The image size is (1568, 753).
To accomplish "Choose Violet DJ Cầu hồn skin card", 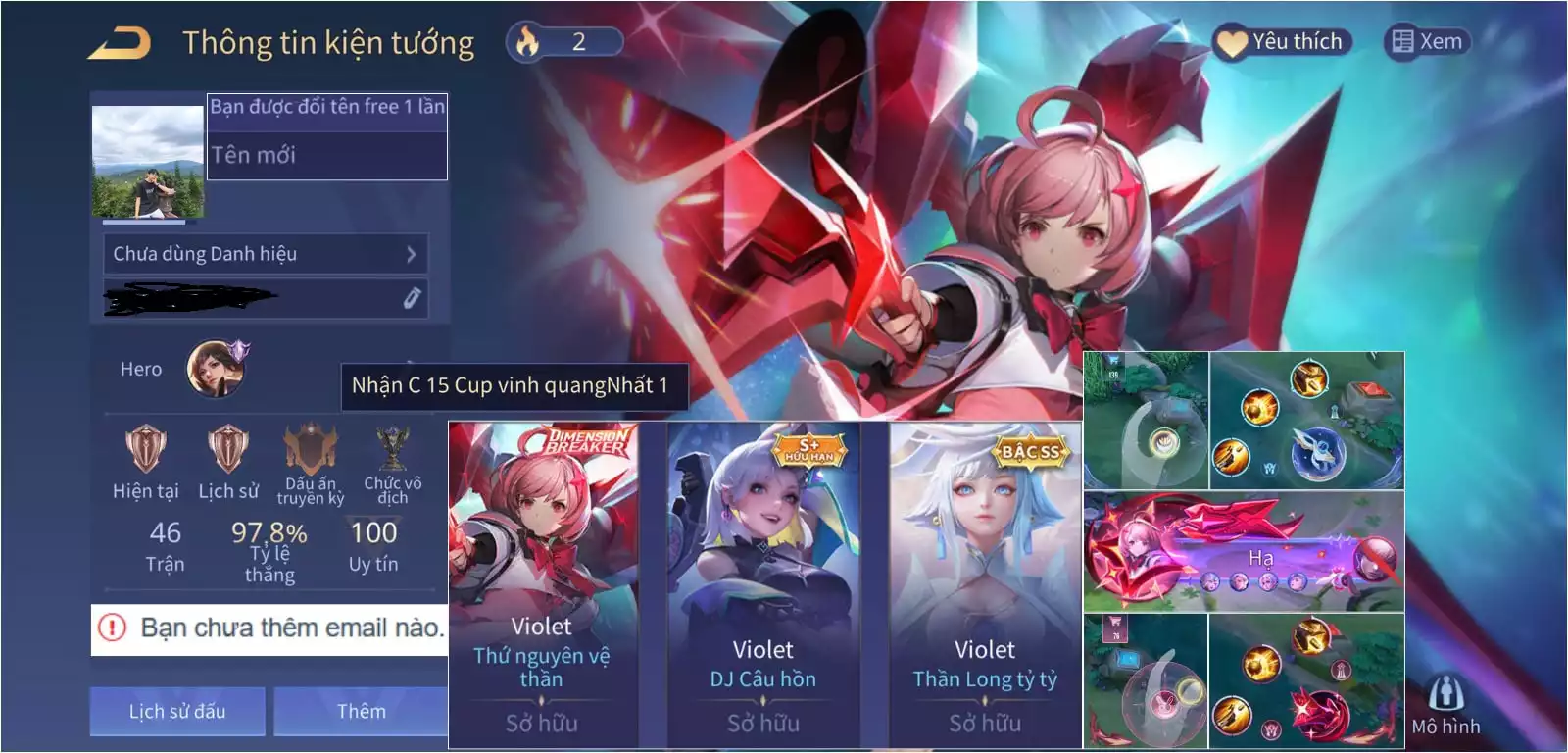I will pyautogui.click(x=763, y=584).
